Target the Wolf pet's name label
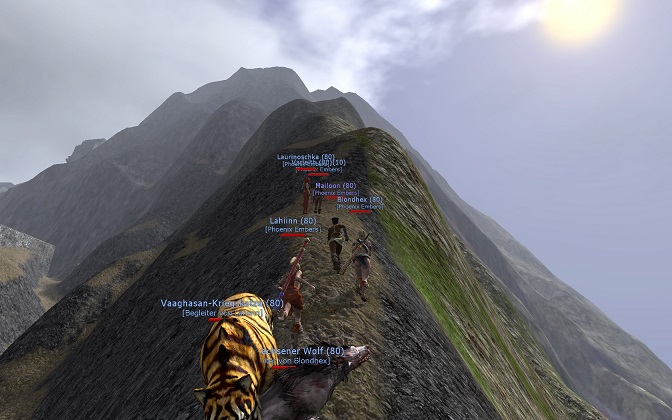Image resolution: width=672 pixels, height=420 pixels. (x=304, y=351)
